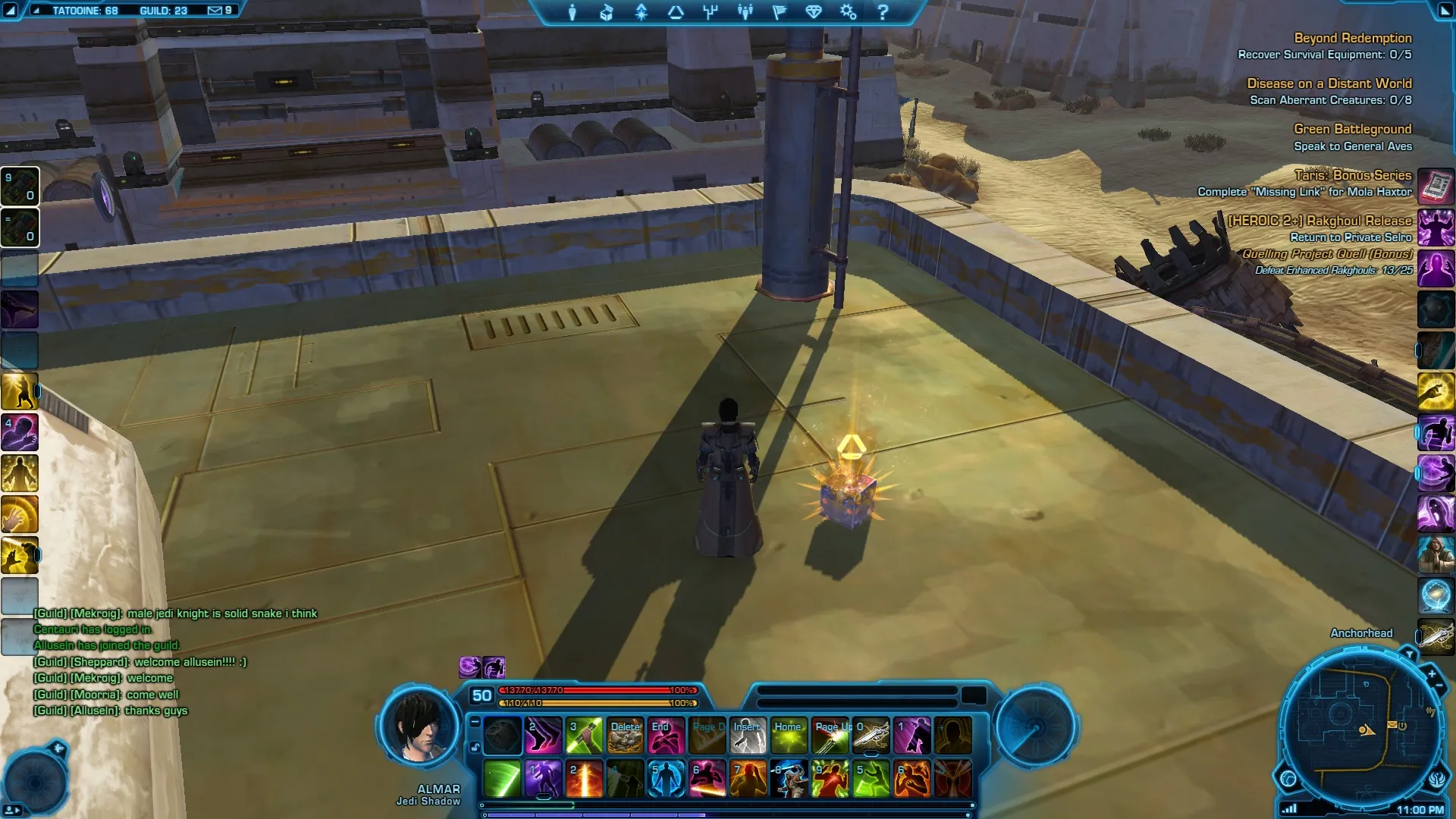Click the Taris: Bonus Series quest item icon
Viewport: 1456px width, 819px height.
1436,185
